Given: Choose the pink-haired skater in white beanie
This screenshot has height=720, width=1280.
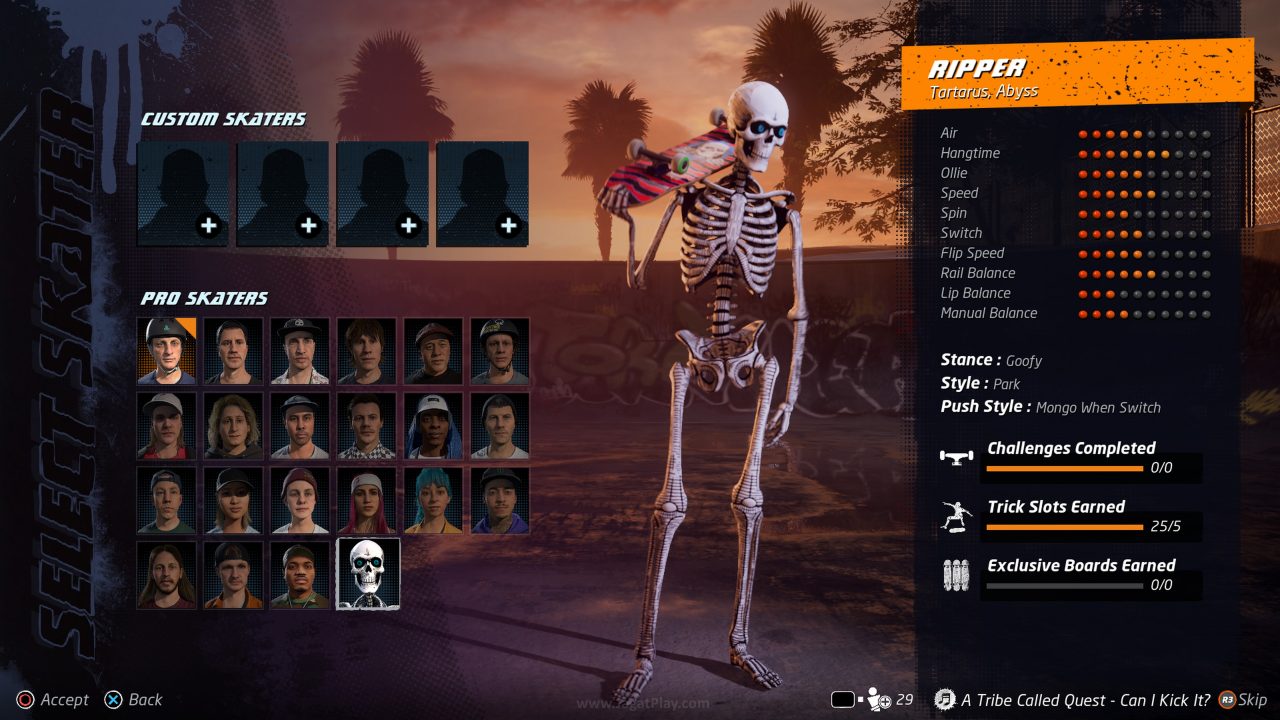Looking at the screenshot, I should 367,500.
